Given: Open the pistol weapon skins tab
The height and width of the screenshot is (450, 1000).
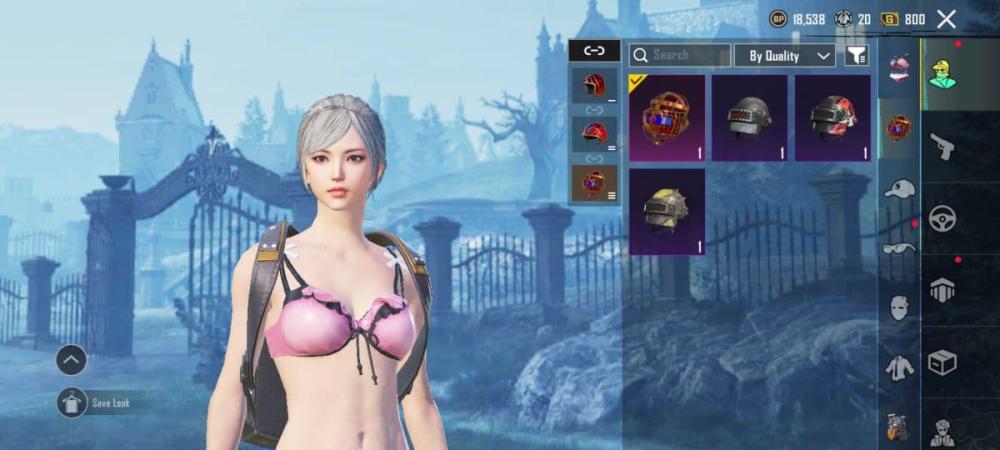Looking at the screenshot, I should point(942,149).
